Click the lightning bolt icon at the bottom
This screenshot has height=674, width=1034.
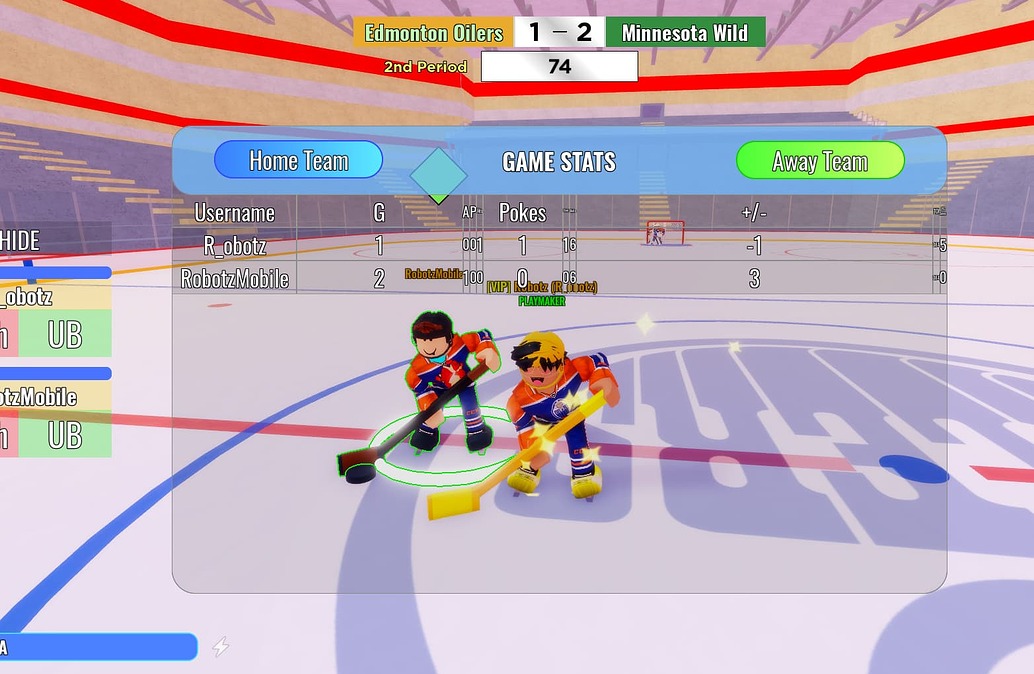click(x=221, y=647)
